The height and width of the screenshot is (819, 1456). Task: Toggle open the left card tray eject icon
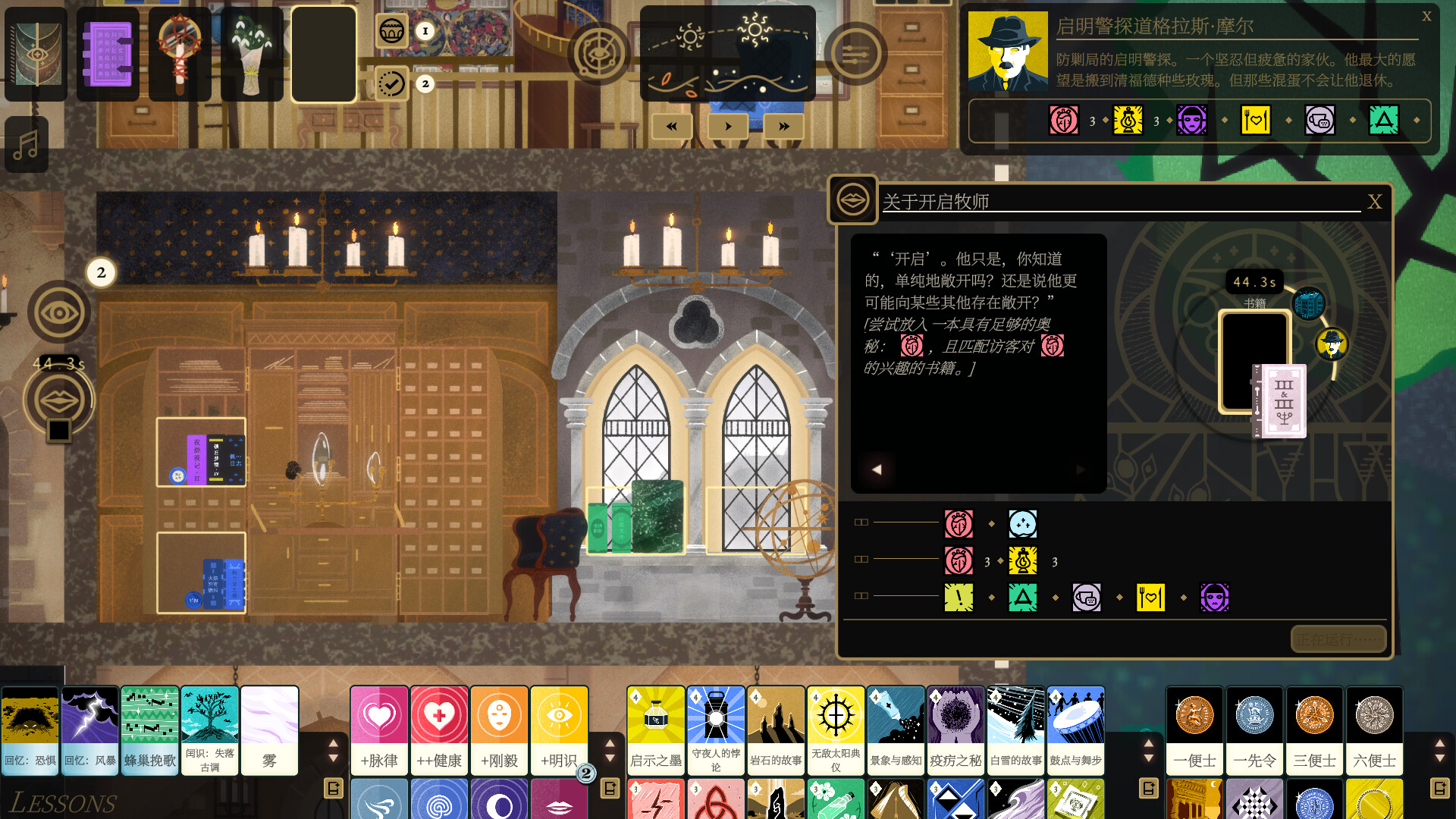pos(334,789)
